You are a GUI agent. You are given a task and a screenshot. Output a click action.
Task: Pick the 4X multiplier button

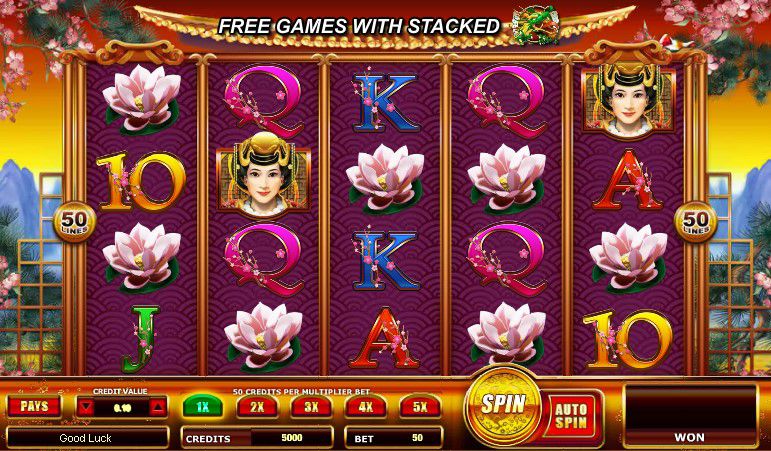click(365, 407)
